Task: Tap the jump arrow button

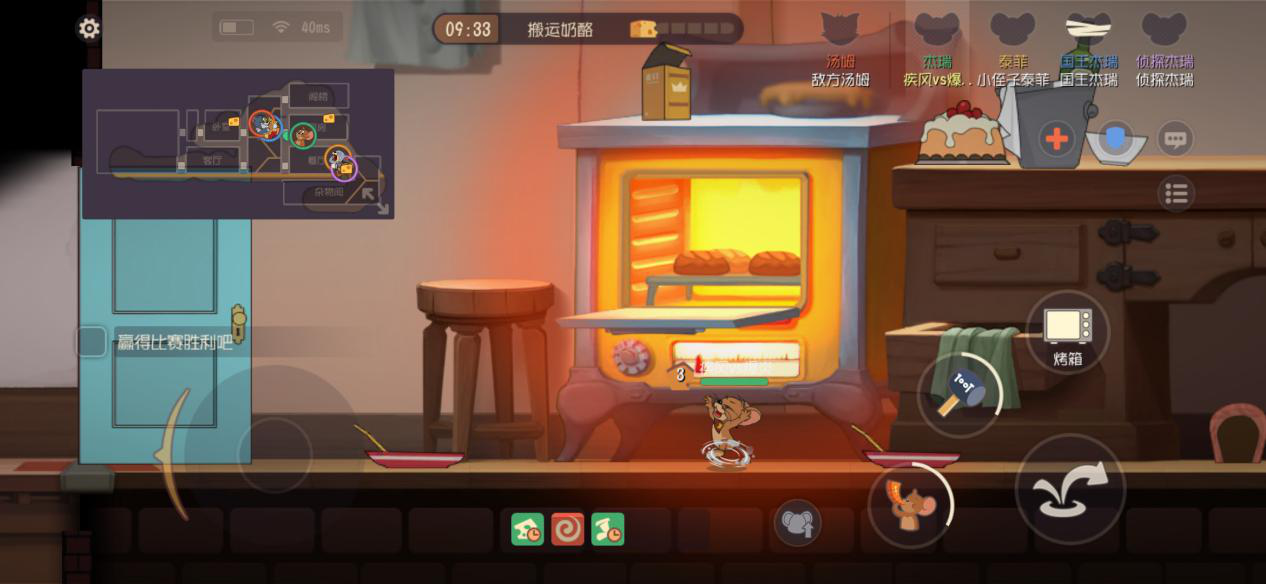Action: coord(1069,491)
